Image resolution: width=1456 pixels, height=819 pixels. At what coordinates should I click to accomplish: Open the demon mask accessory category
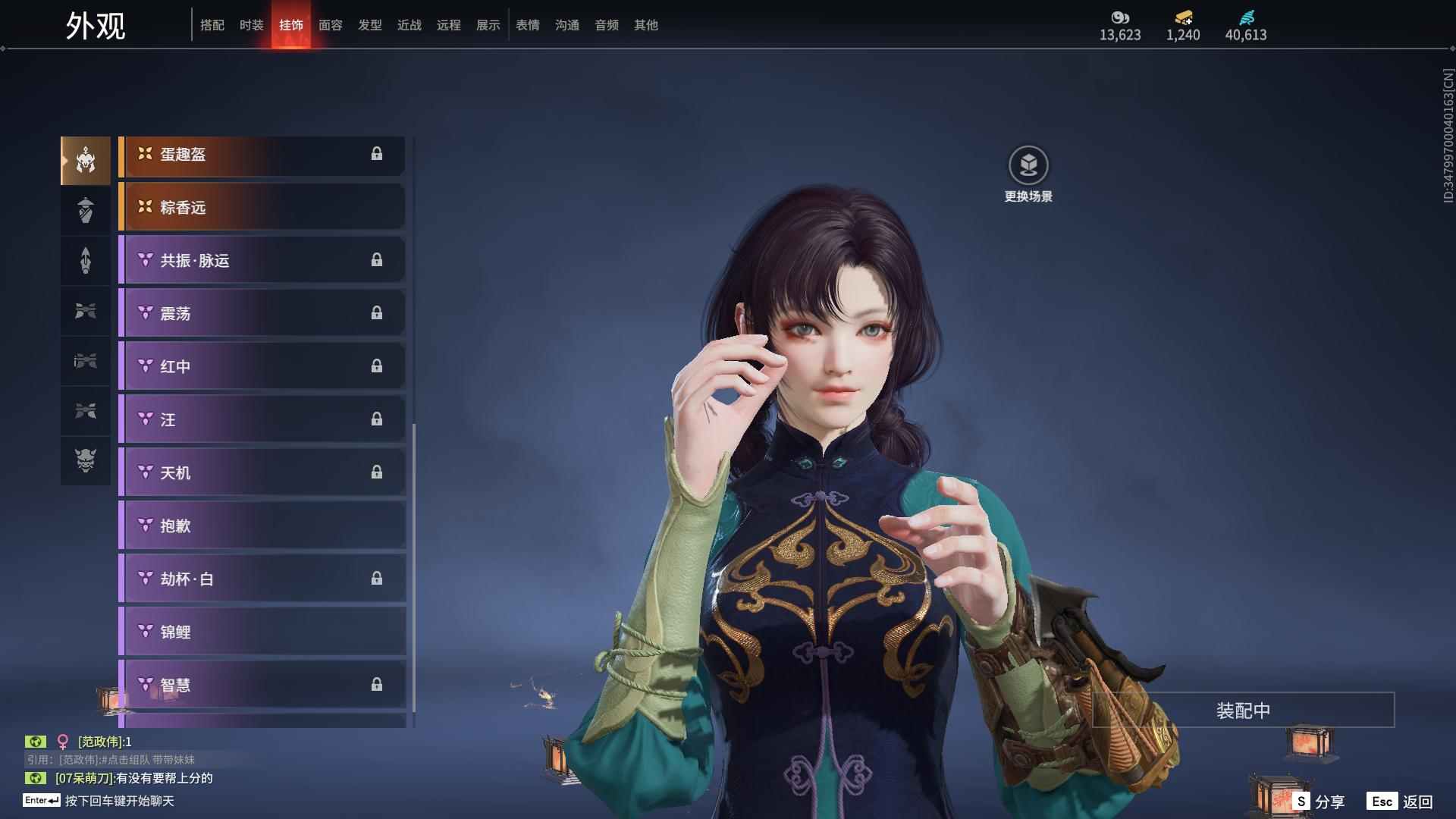[86, 460]
